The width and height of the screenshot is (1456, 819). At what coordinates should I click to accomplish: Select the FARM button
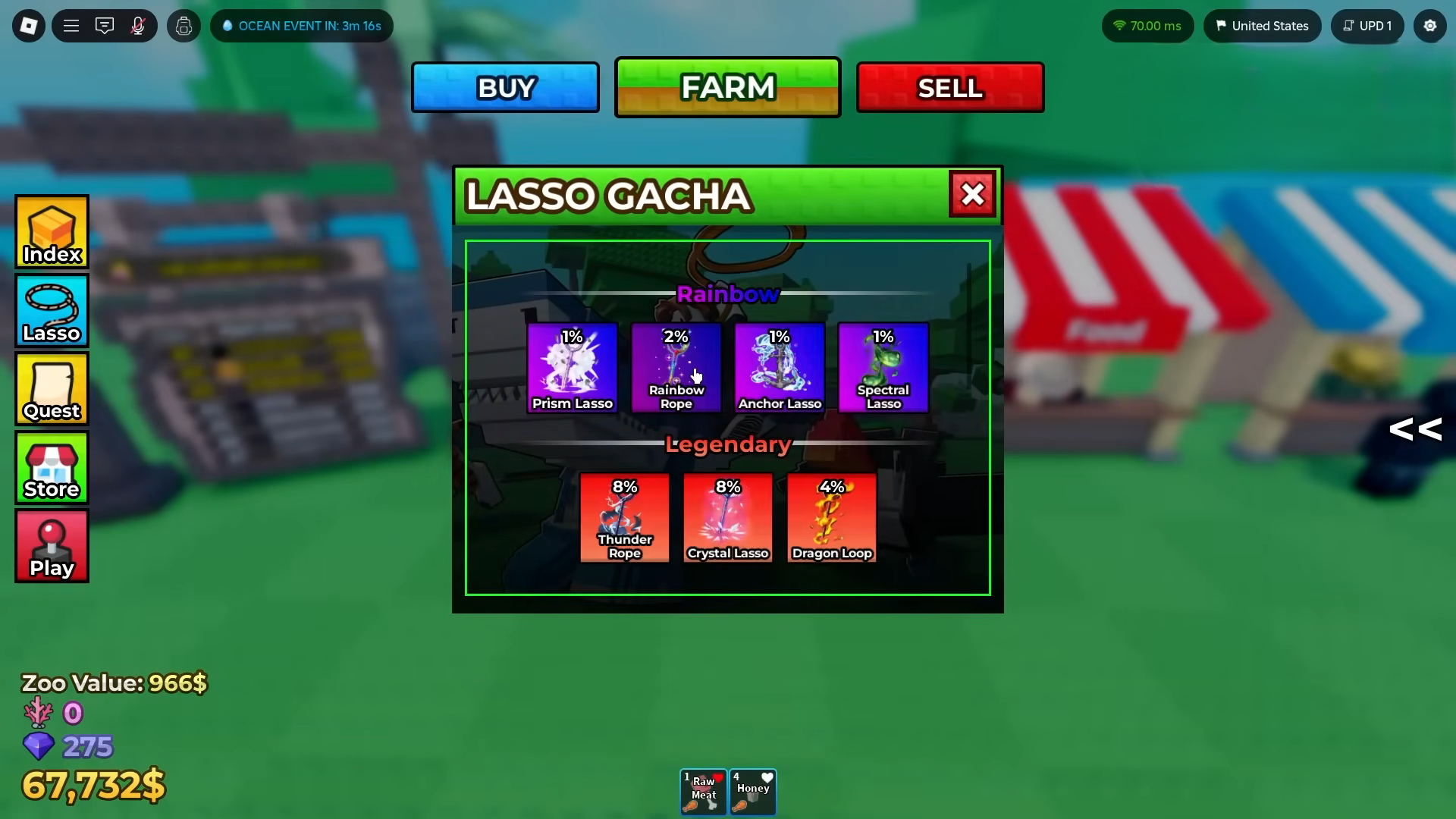[727, 86]
